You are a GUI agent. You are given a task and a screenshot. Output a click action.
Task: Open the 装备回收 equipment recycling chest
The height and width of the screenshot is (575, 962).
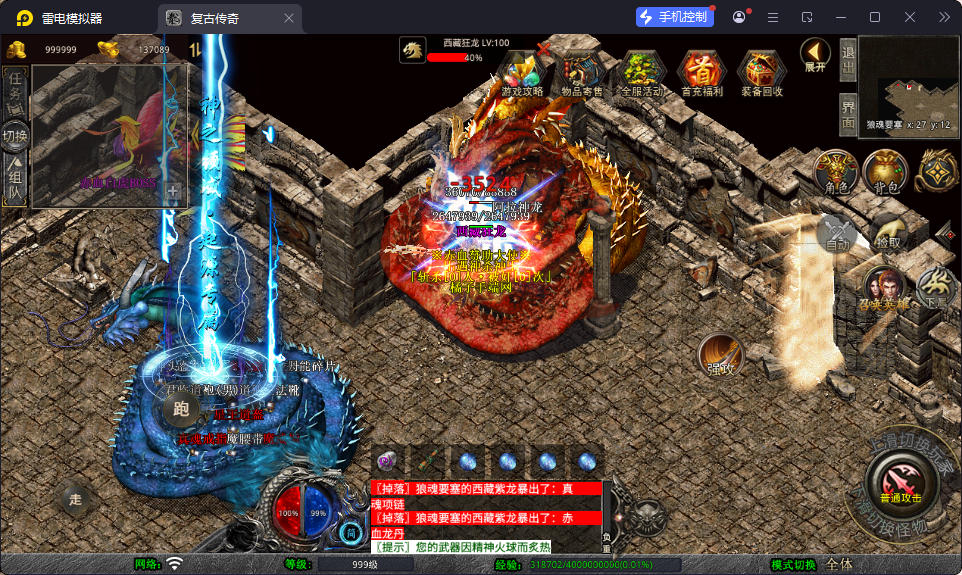[x=762, y=72]
